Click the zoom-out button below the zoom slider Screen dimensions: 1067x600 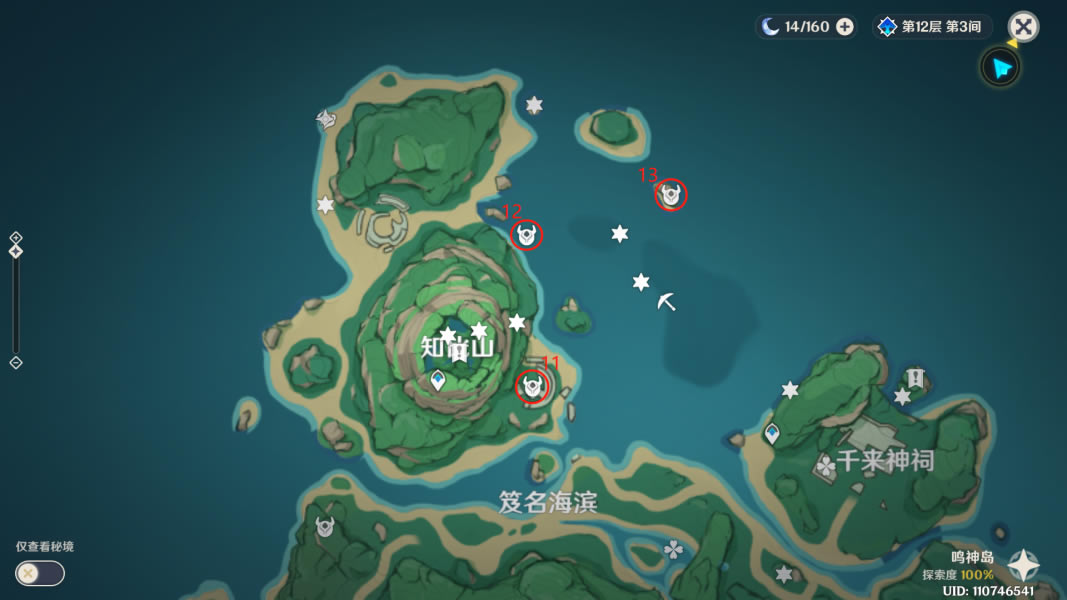coord(16,362)
